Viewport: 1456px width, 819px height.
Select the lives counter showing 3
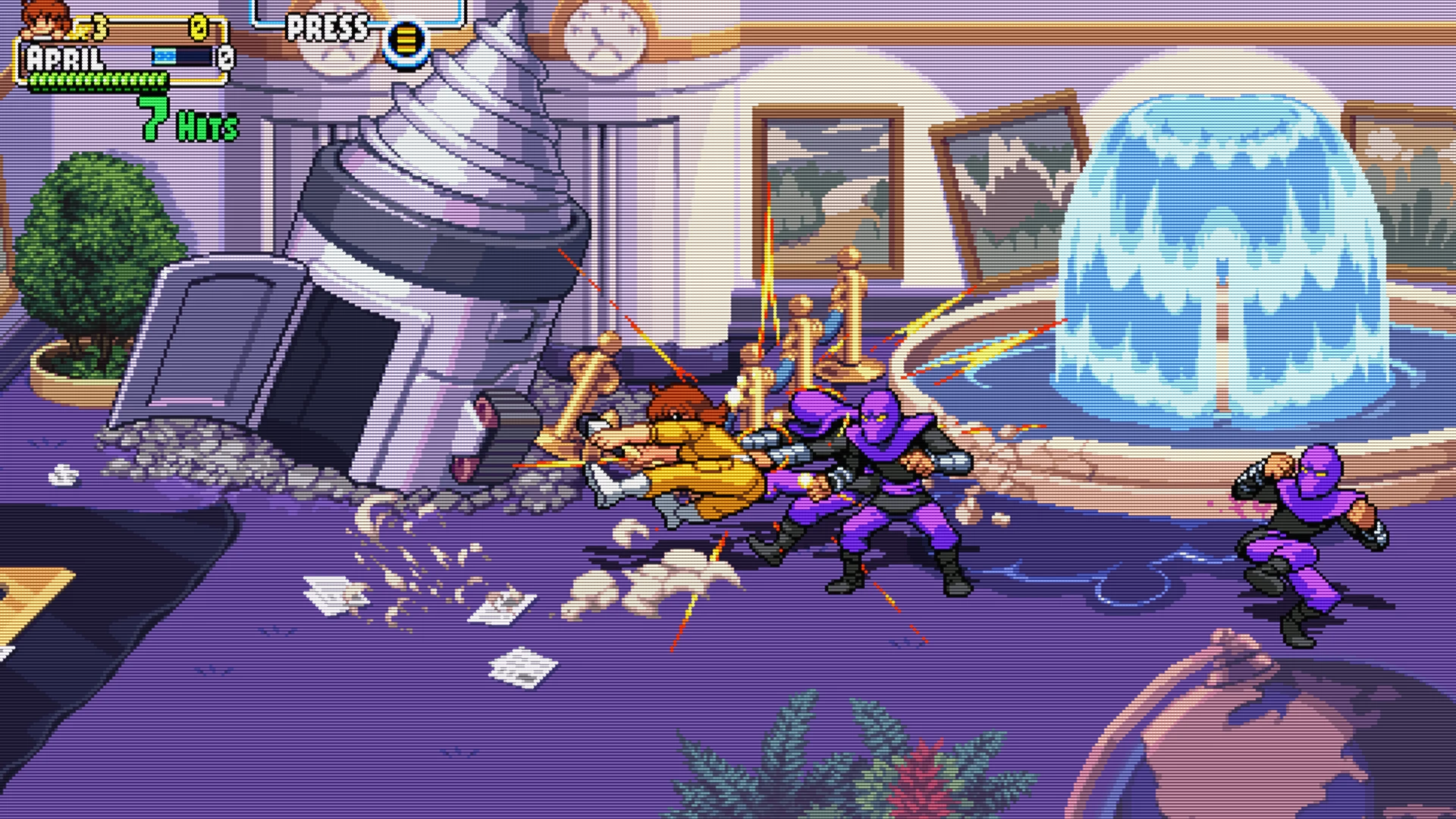click(x=99, y=28)
